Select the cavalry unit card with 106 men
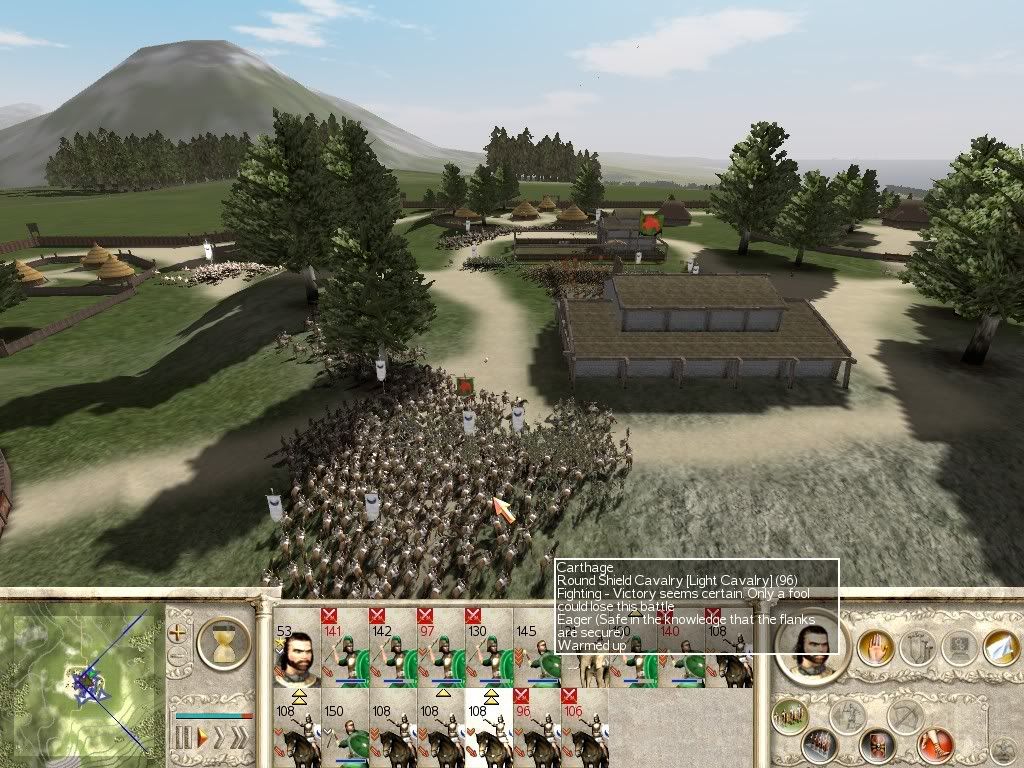The width and height of the screenshot is (1024, 768). coord(585,728)
